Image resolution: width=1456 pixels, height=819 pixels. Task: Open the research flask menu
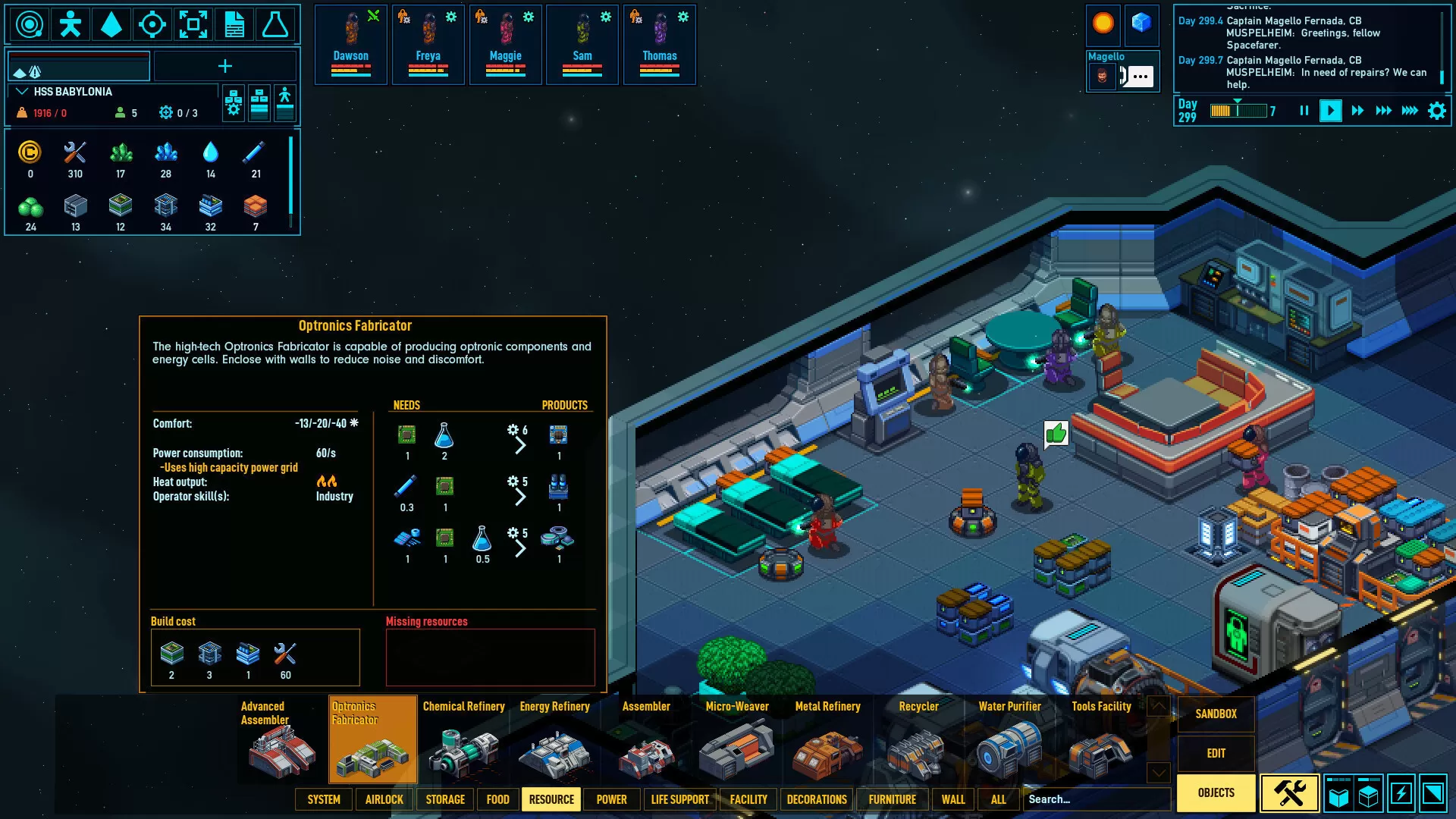[x=275, y=25]
